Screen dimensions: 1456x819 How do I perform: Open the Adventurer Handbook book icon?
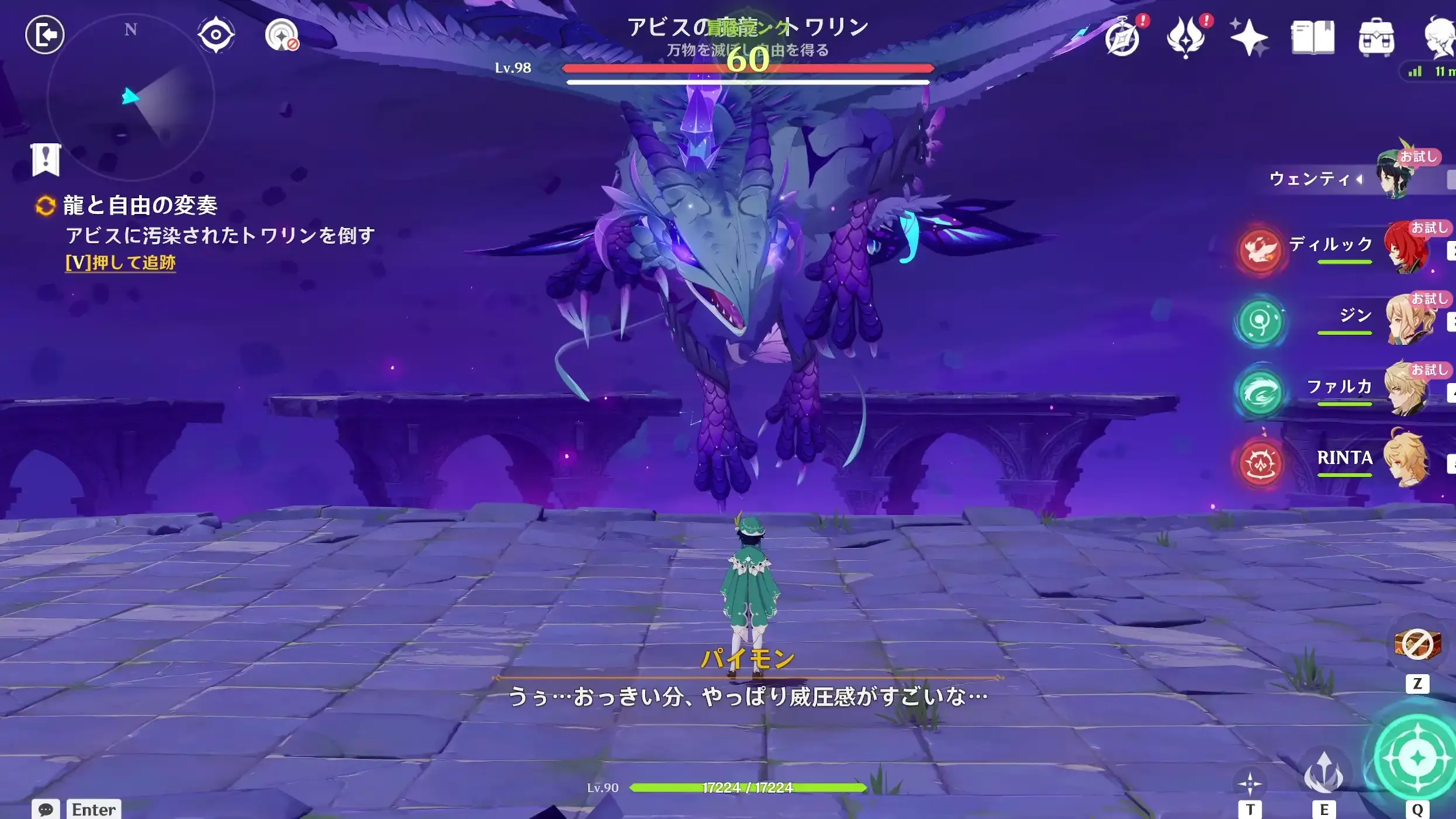pos(1312,36)
